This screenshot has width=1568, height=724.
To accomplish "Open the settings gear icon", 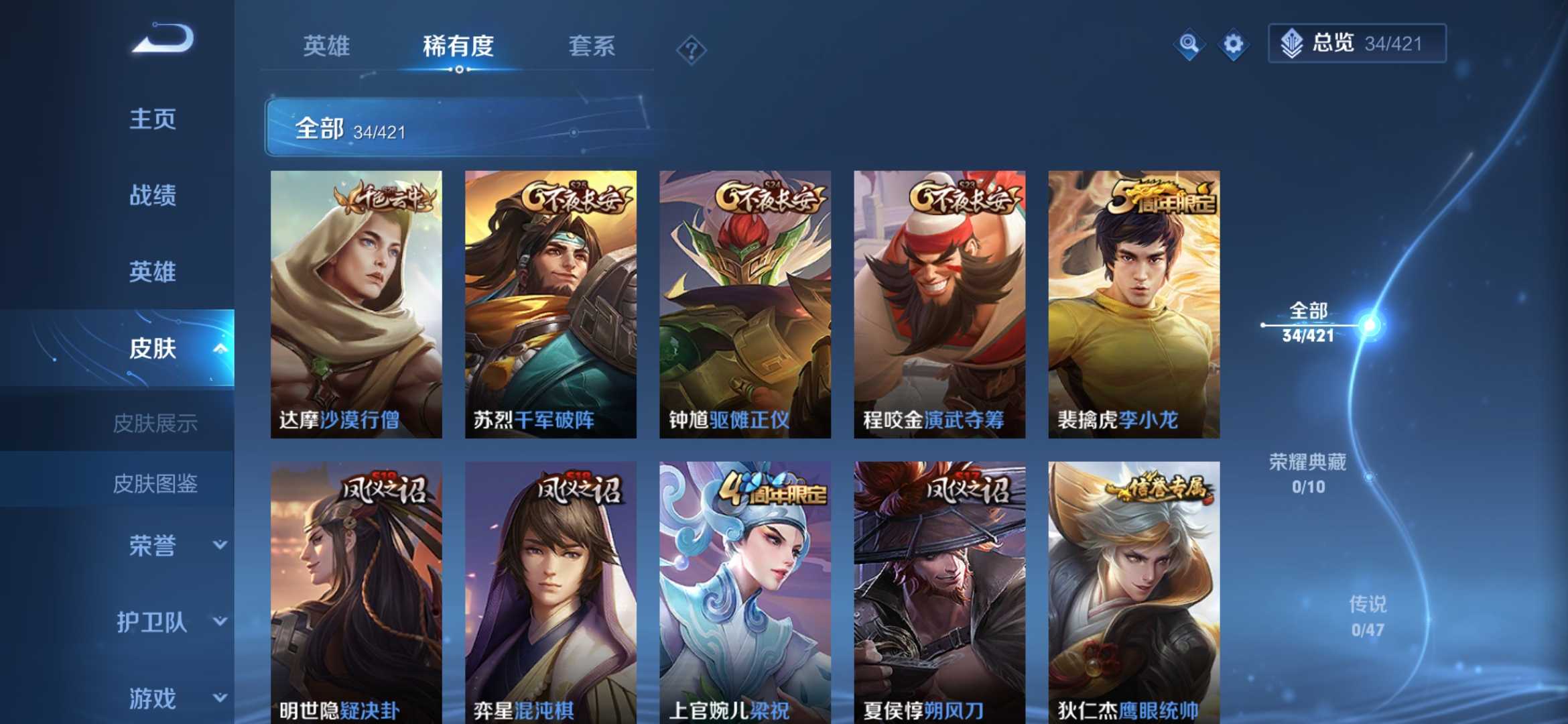I will pyautogui.click(x=1233, y=44).
